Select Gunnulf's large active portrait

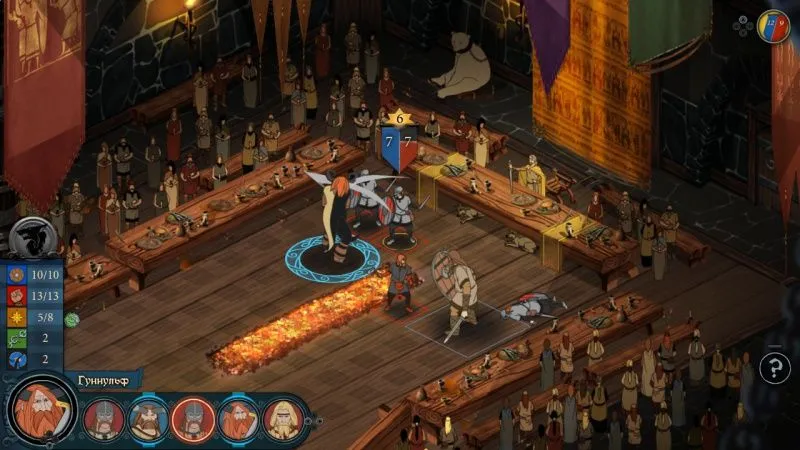[42, 414]
